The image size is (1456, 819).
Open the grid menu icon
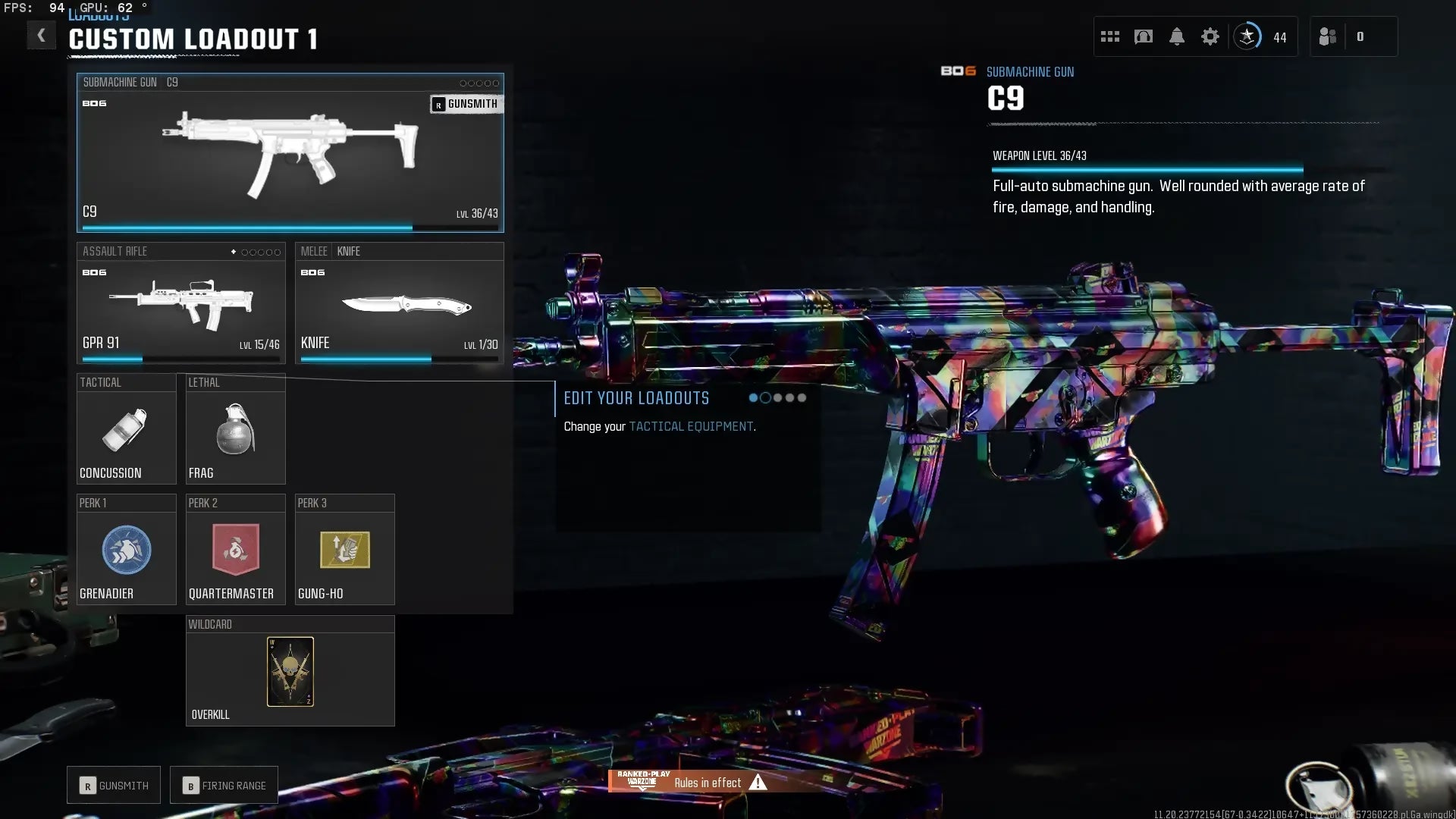tap(1110, 36)
